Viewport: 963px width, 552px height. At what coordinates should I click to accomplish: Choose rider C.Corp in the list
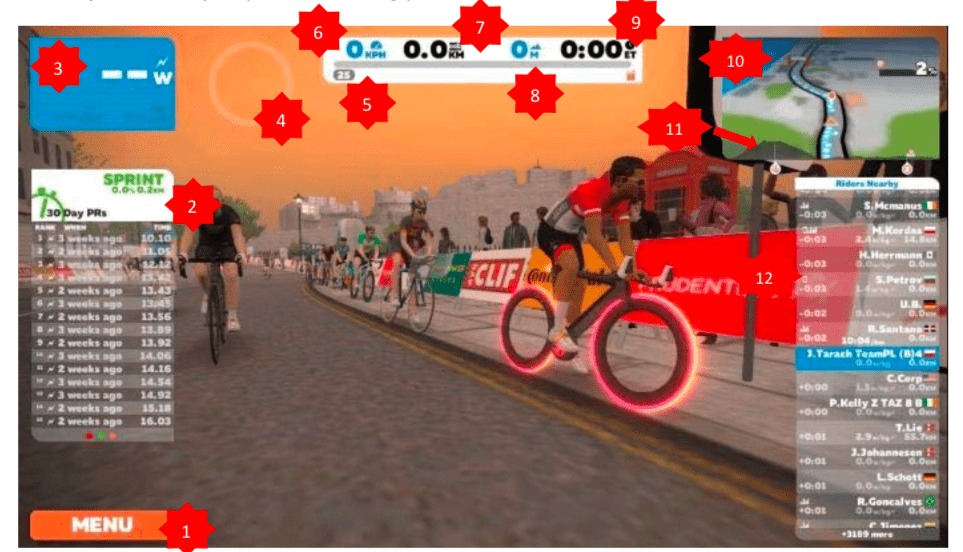pos(867,382)
